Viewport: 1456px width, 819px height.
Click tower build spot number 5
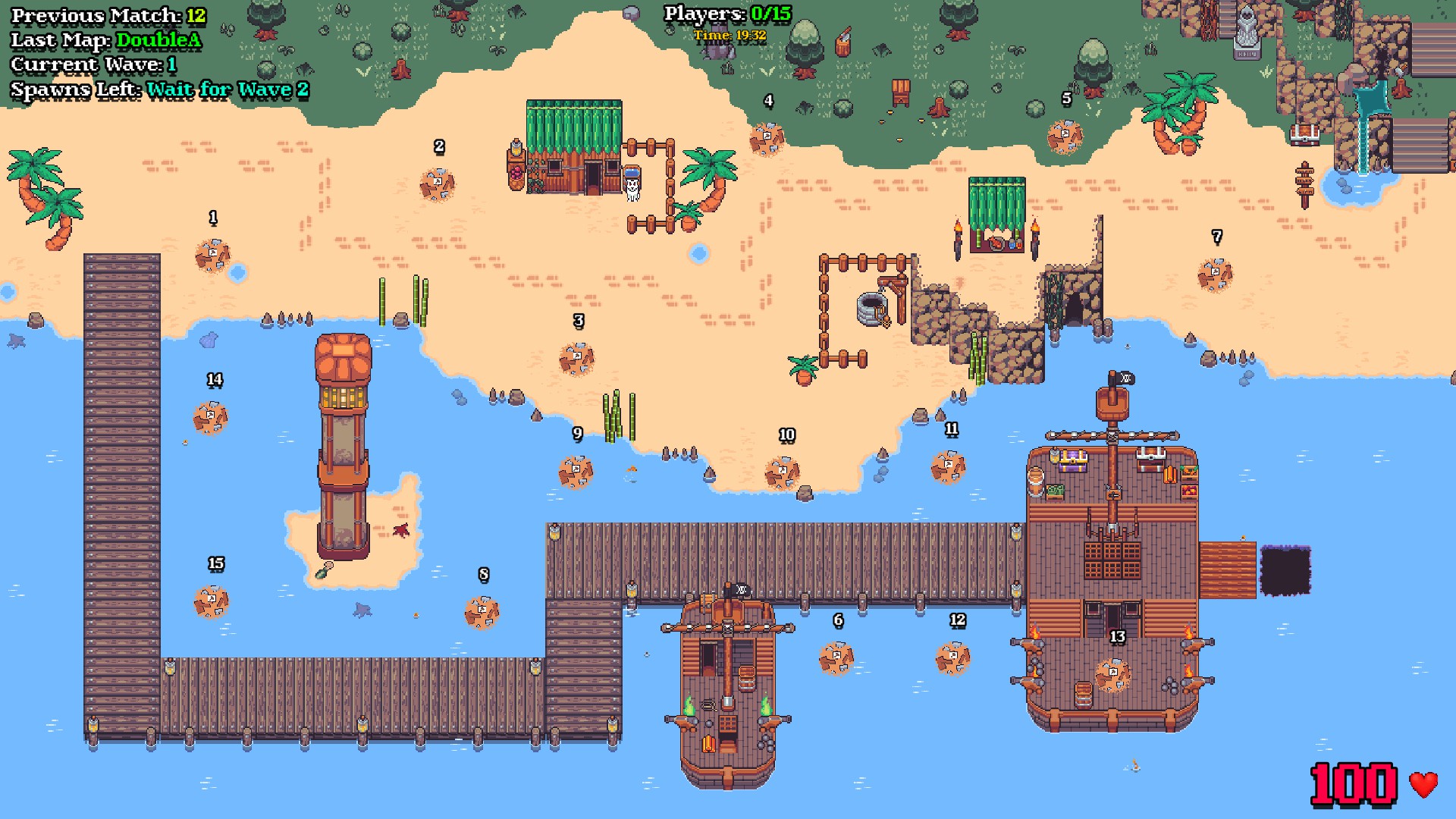[1065, 136]
